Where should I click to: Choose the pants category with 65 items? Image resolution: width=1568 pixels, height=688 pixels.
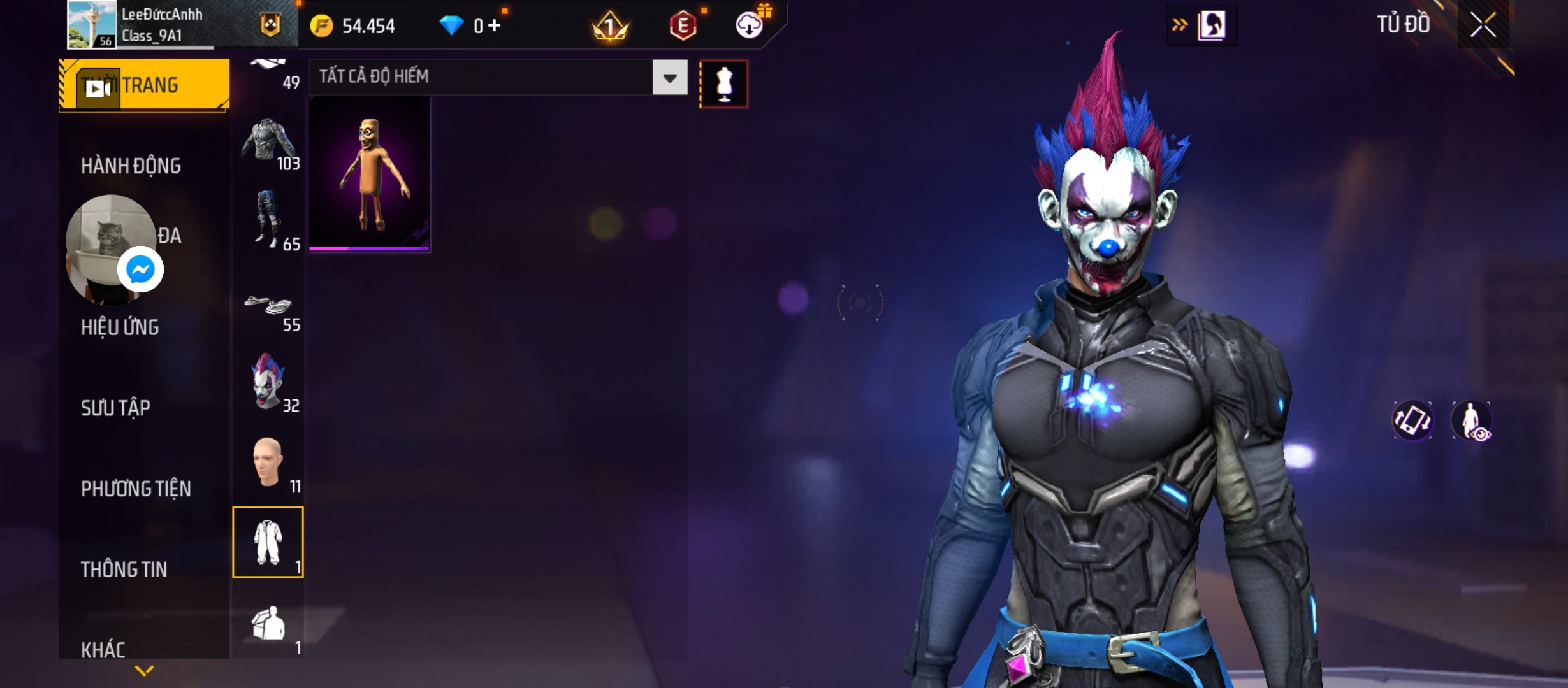pyautogui.click(x=268, y=221)
